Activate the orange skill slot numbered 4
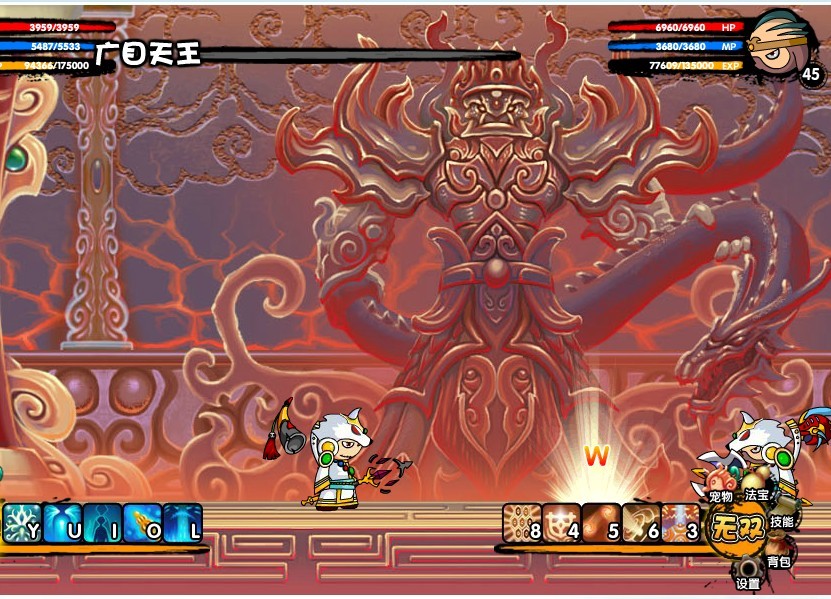Screen dimensions: 831x599 (562, 524)
